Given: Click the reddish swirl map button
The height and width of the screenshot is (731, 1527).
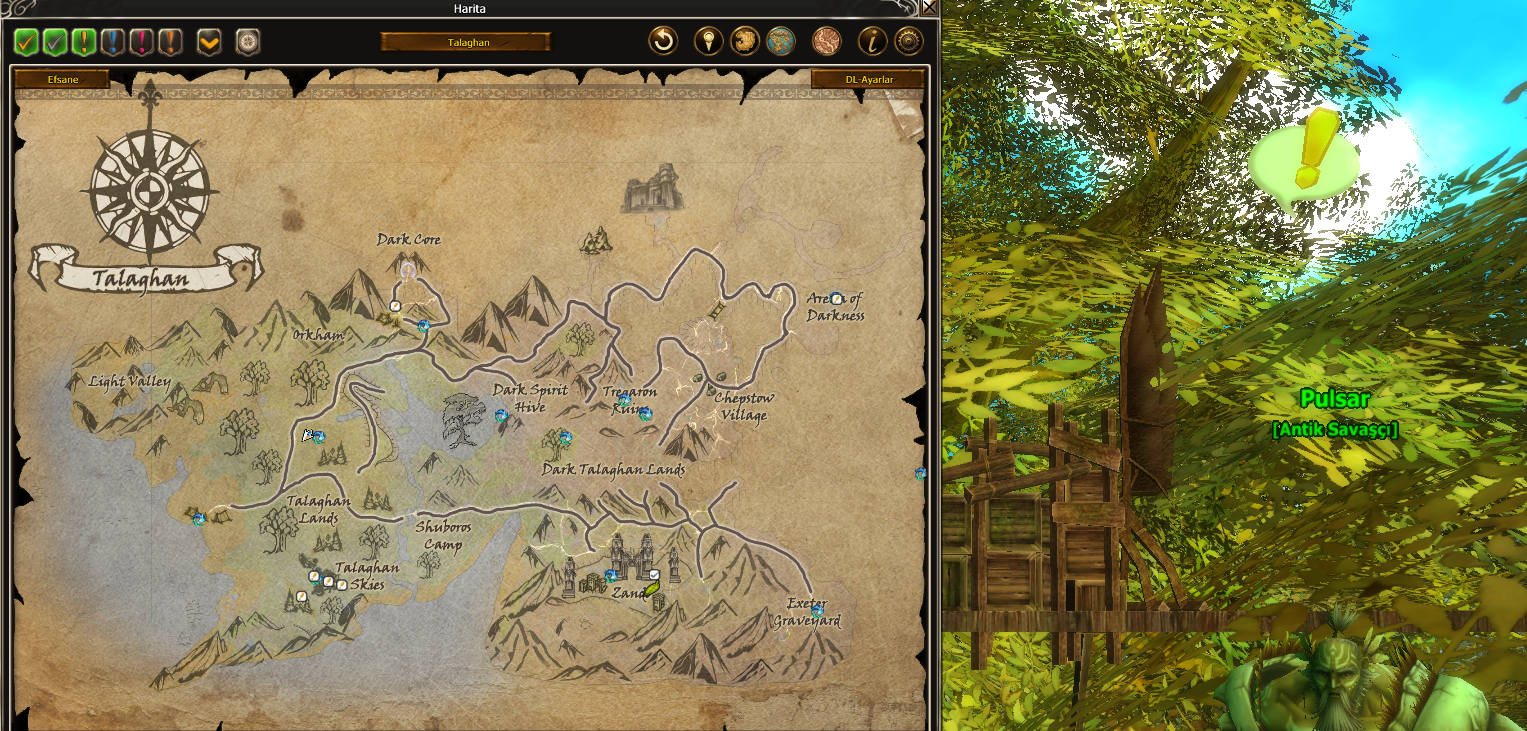Looking at the screenshot, I should click(x=826, y=41).
